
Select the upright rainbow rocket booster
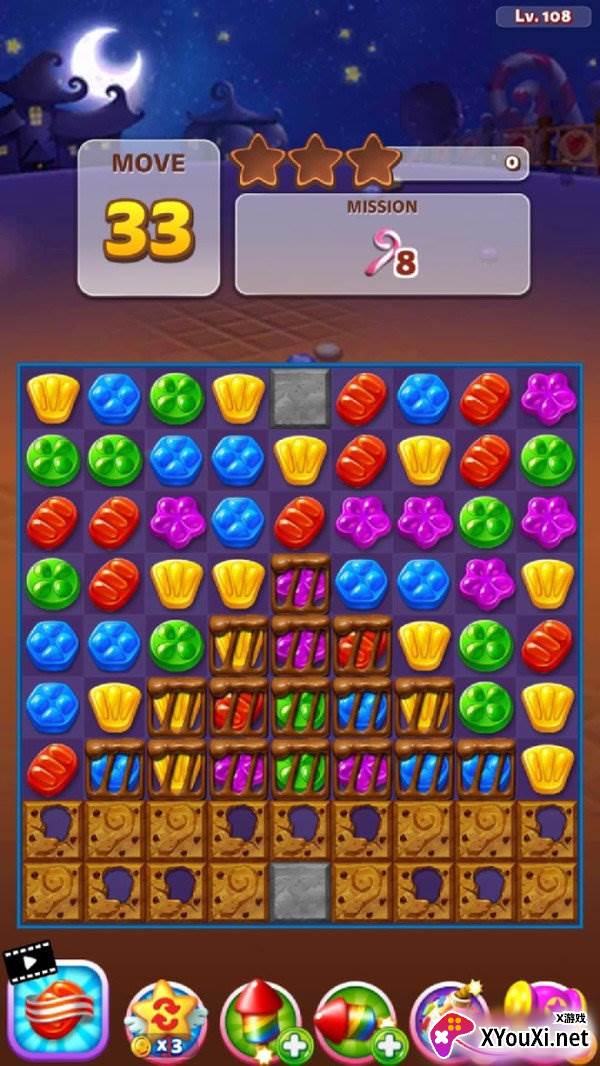[x=260, y=1020]
